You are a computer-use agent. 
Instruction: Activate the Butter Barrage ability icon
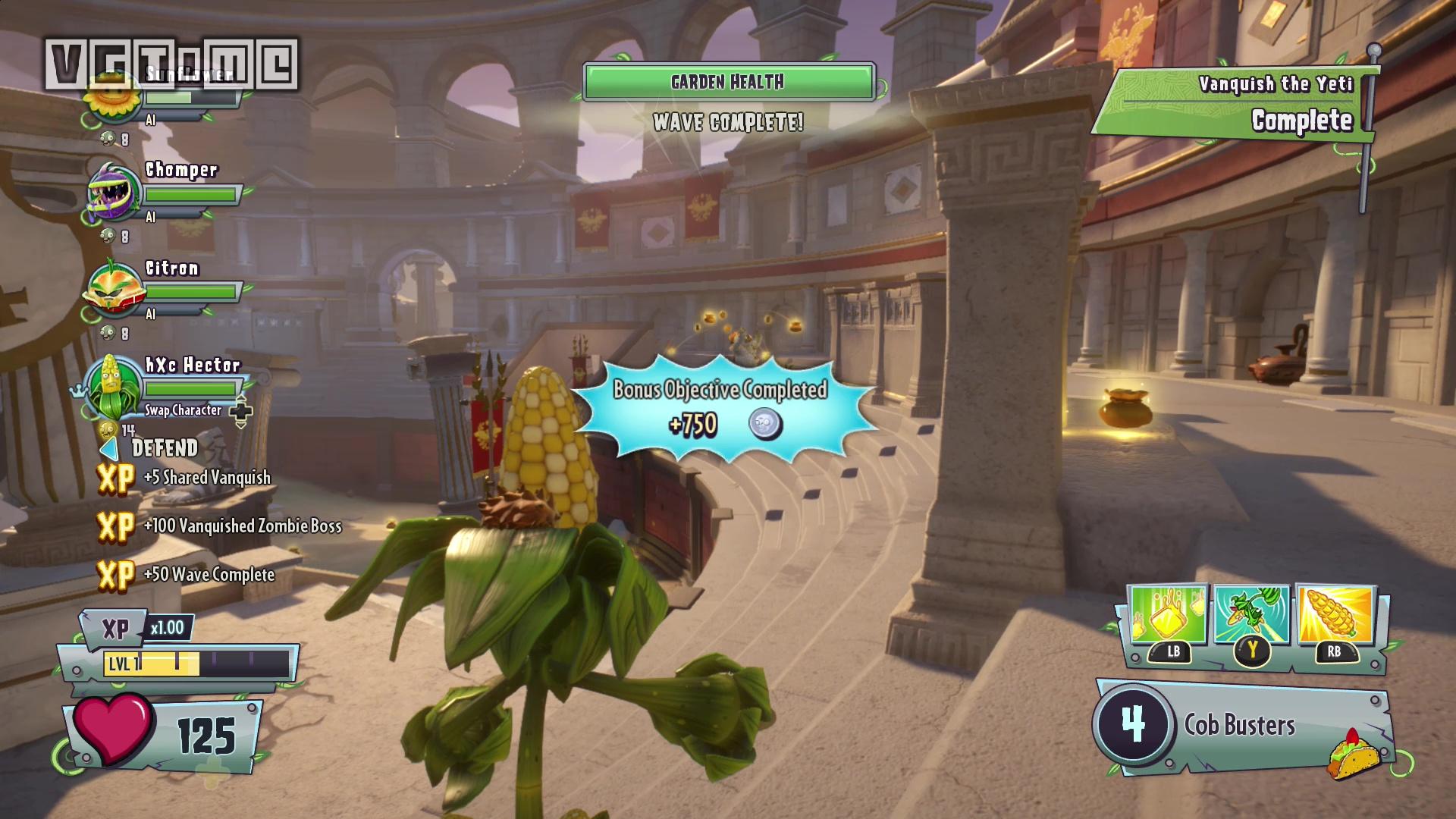pyautogui.click(x=1168, y=615)
